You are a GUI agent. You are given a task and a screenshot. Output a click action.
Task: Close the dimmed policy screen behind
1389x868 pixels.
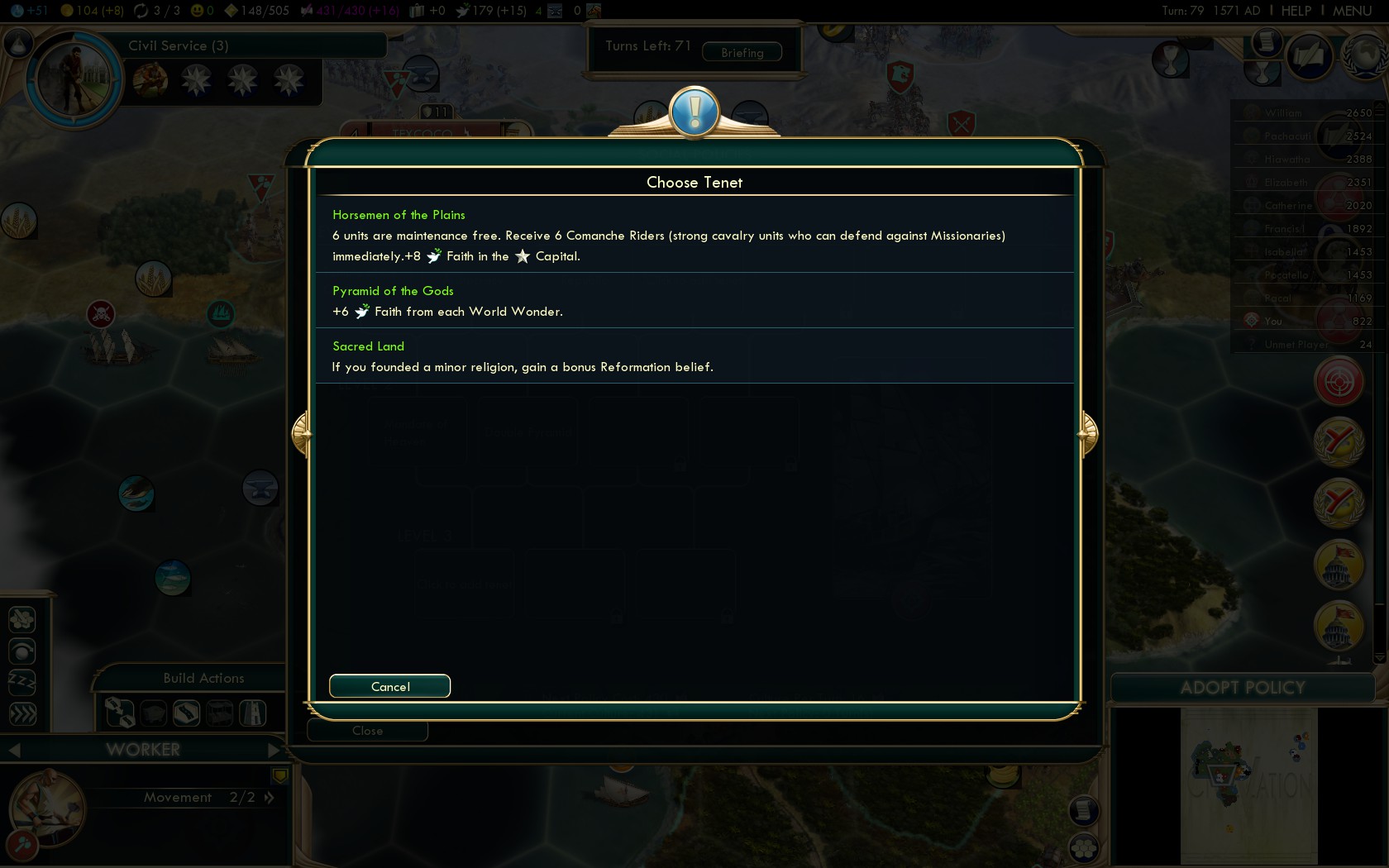367,731
